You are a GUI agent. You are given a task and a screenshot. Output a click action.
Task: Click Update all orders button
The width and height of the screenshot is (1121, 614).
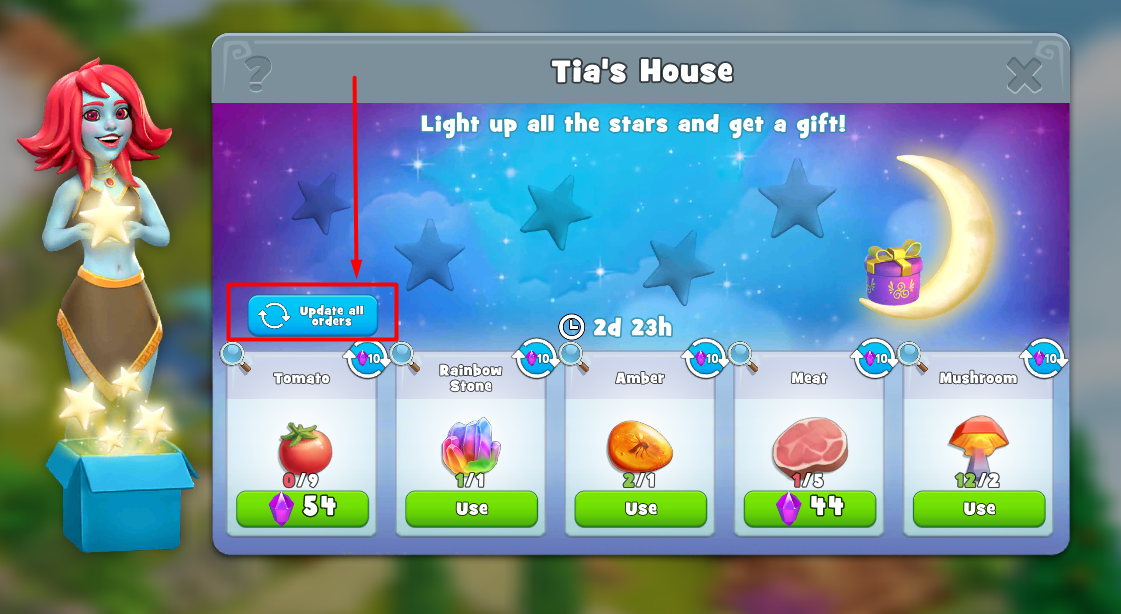pyautogui.click(x=313, y=315)
